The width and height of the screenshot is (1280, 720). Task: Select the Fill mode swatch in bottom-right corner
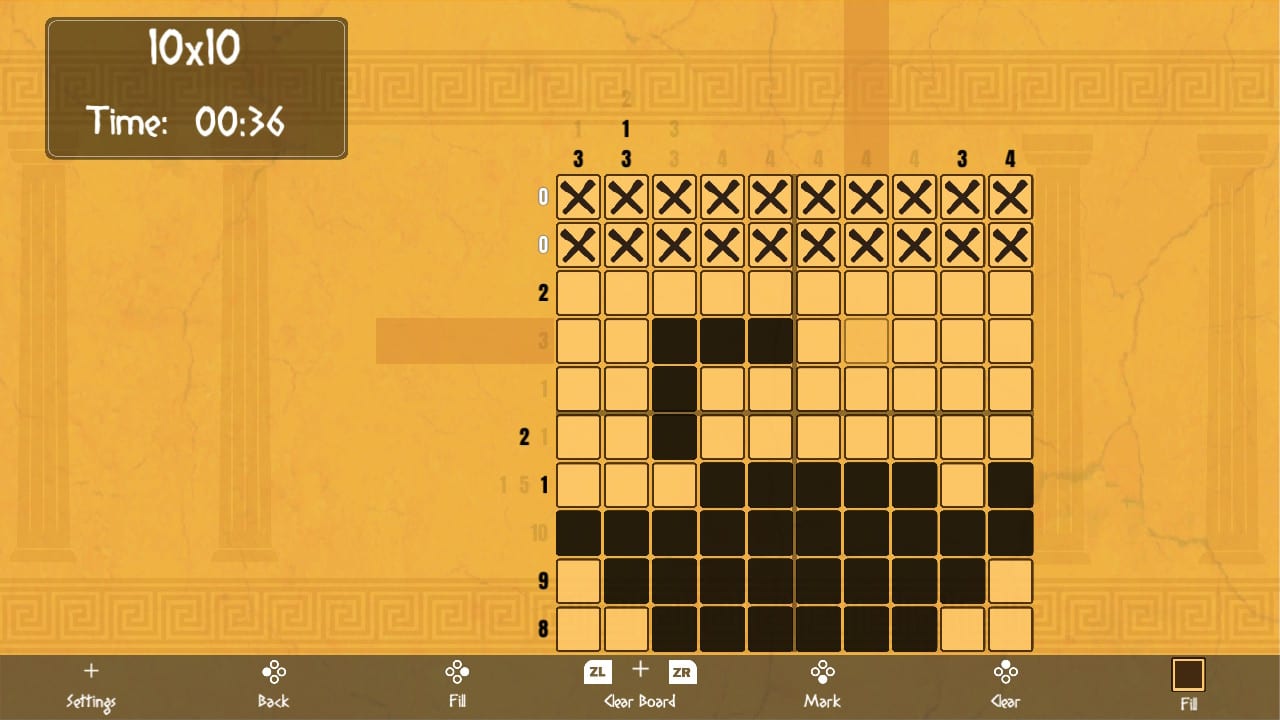click(x=1186, y=674)
